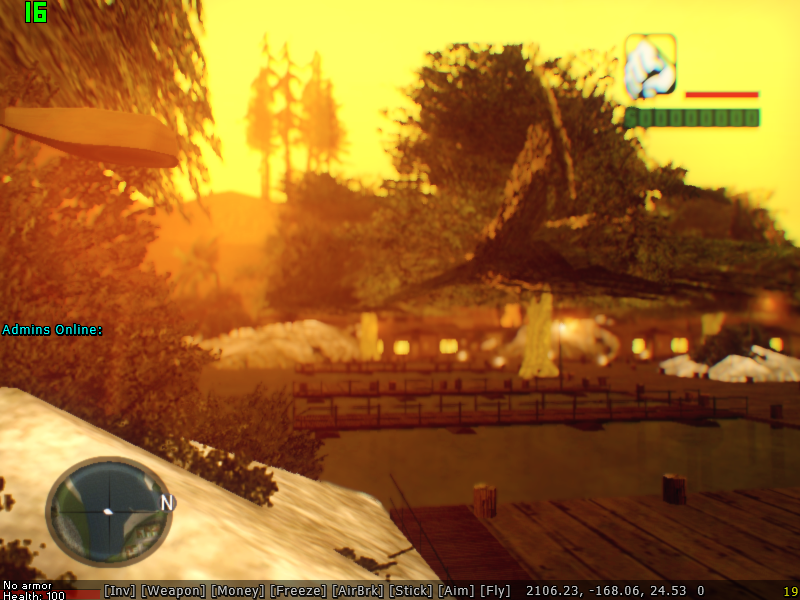Viewport: 800px width, 600px height.
Task: Select the fist weapon icon
Action: click(650, 67)
